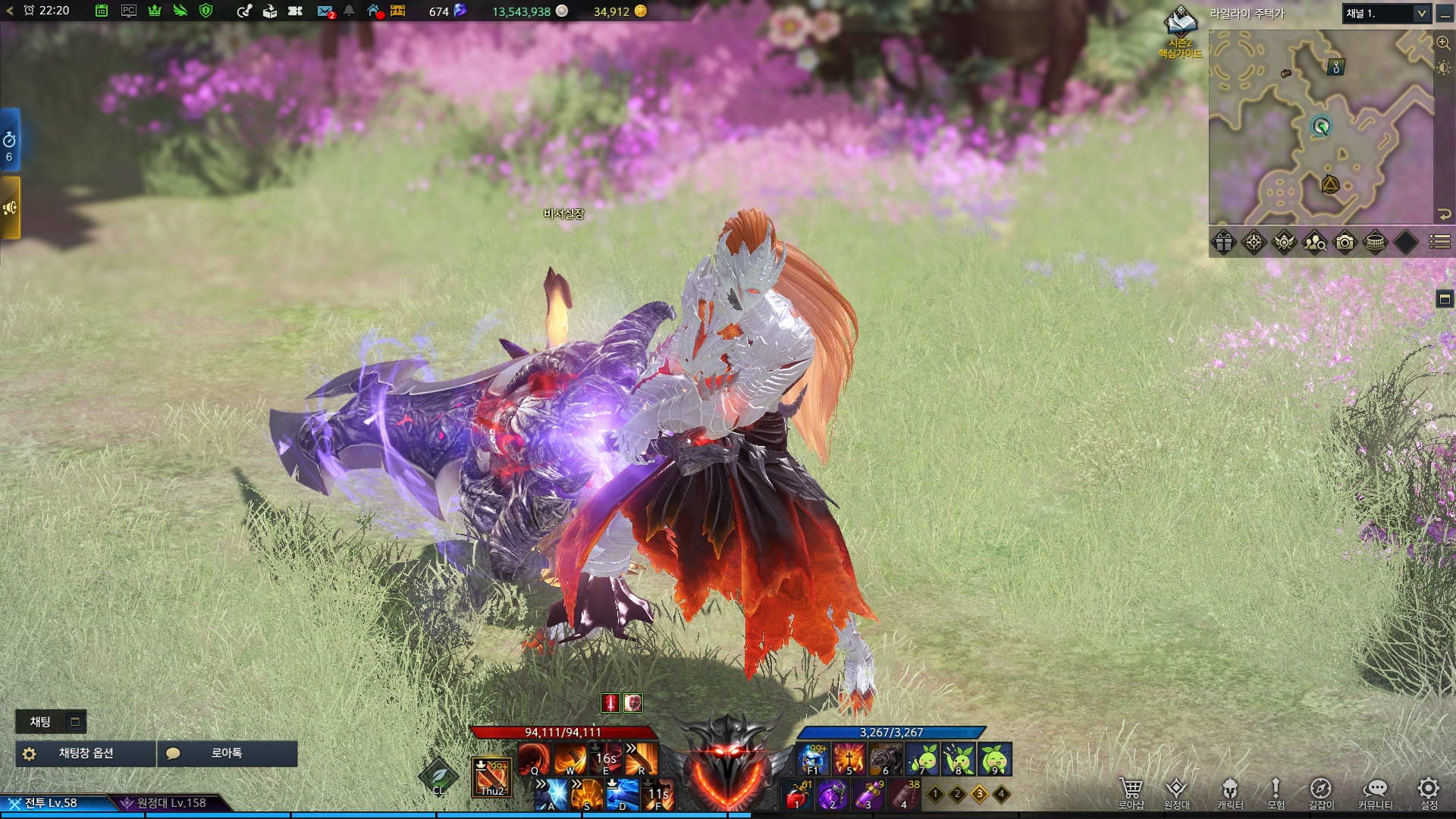The width and height of the screenshot is (1456, 819).
Task: Open the 원정대 roster menu
Action: (1176, 792)
